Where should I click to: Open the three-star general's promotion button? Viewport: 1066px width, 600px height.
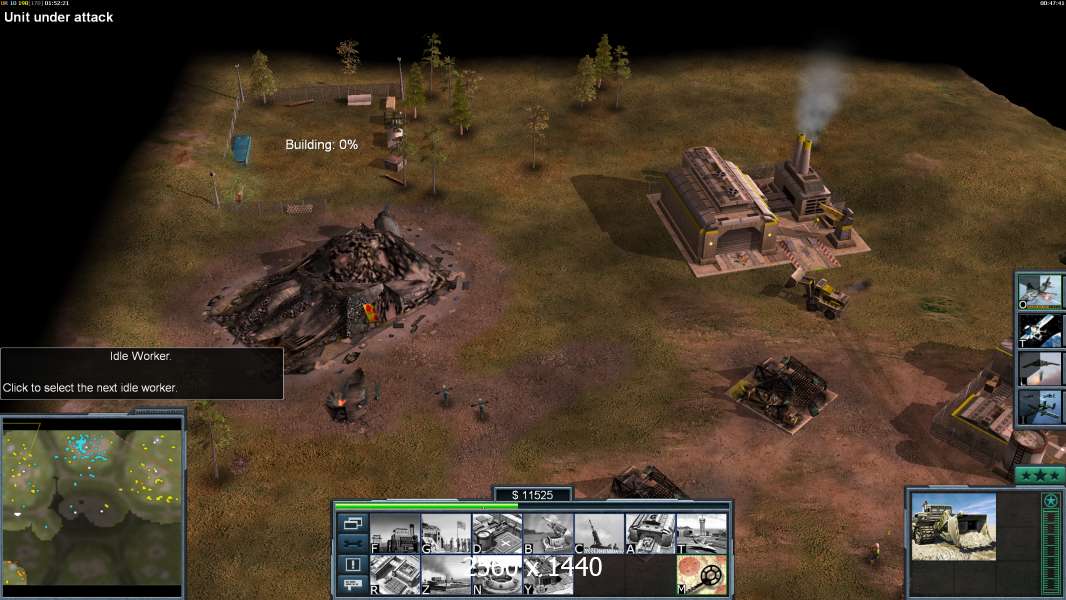coord(1040,476)
